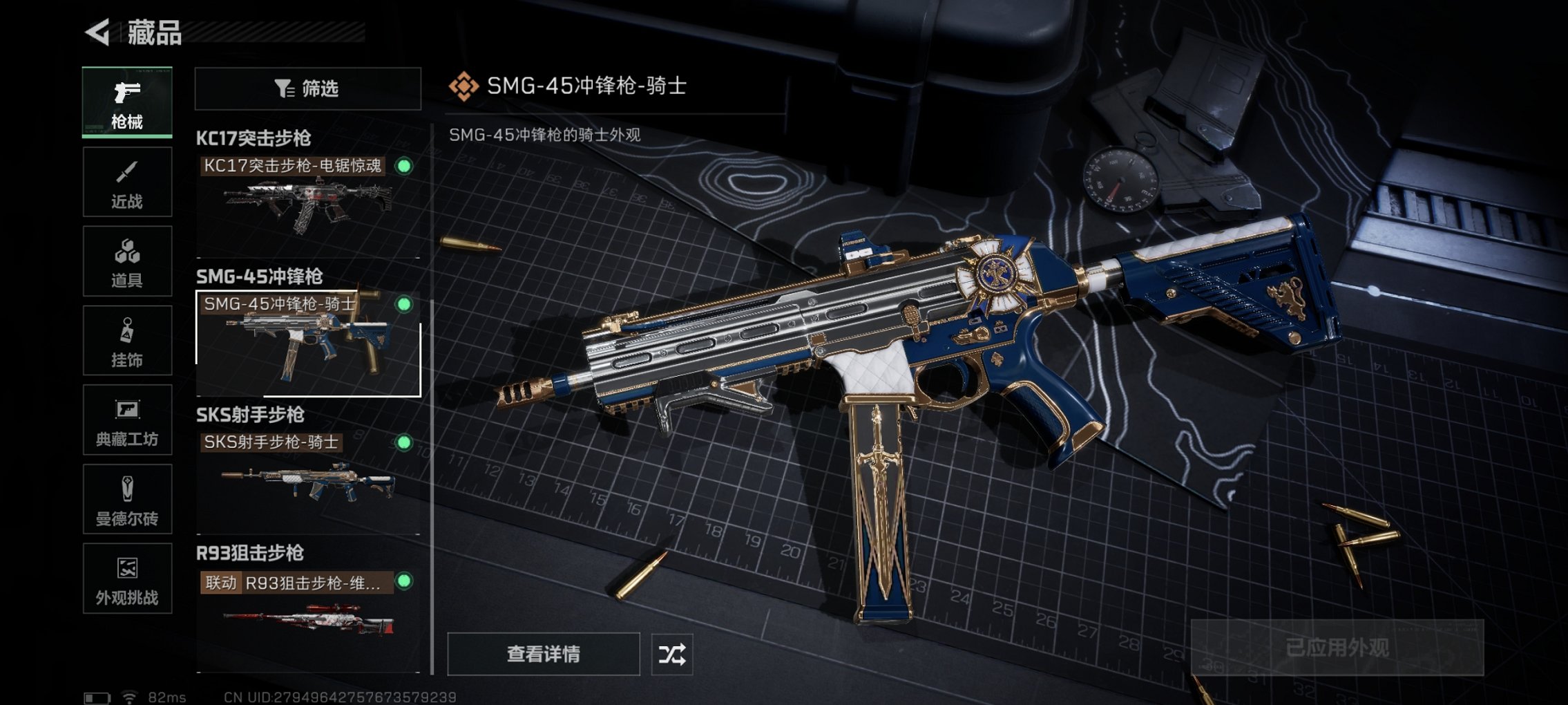Select the 枪械 firearms category icon

click(126, 102)
